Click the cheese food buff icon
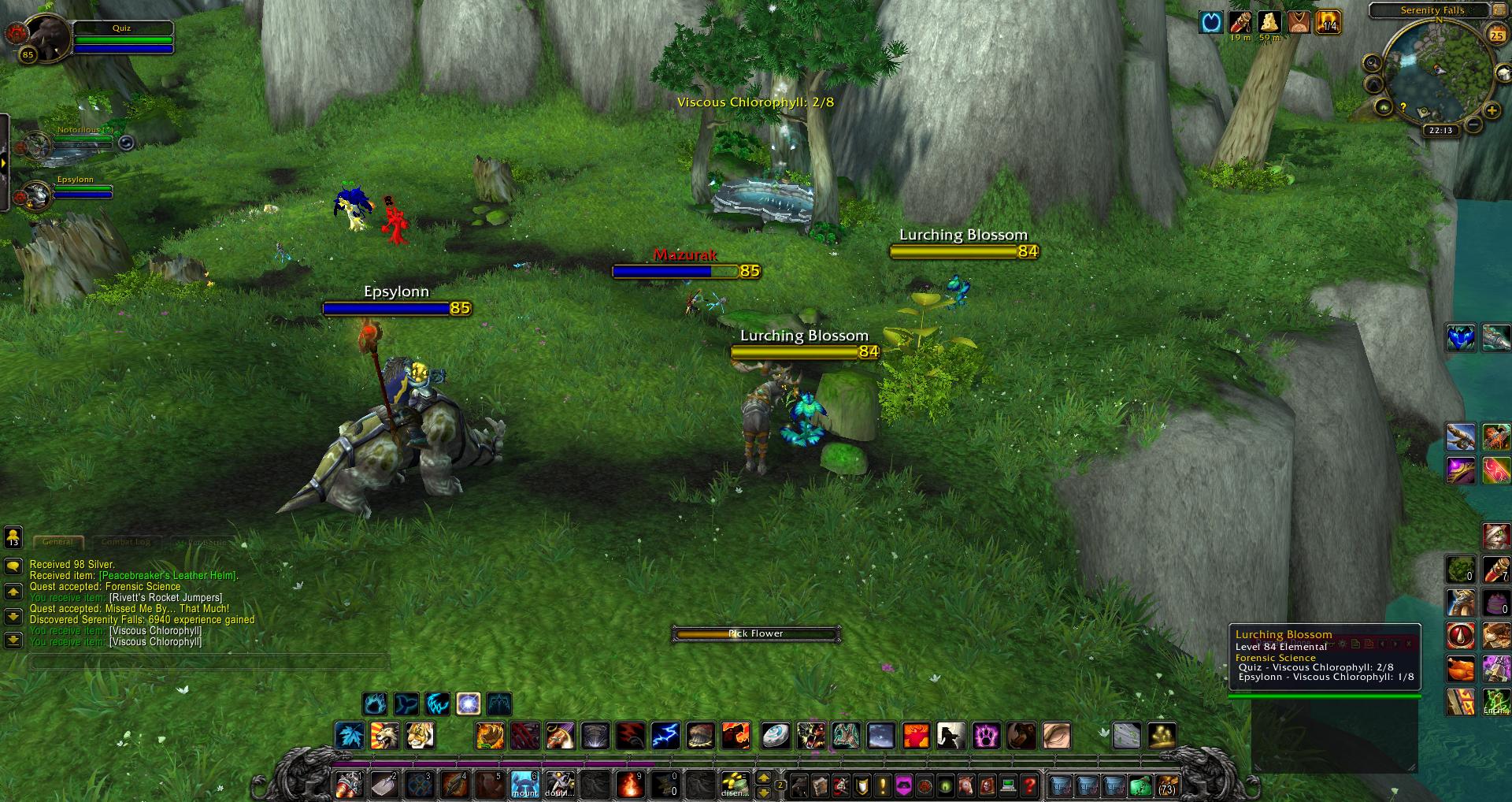The height and width of the screenshot is (802, 1512). pyautogui.click(x=1269, y=22)
